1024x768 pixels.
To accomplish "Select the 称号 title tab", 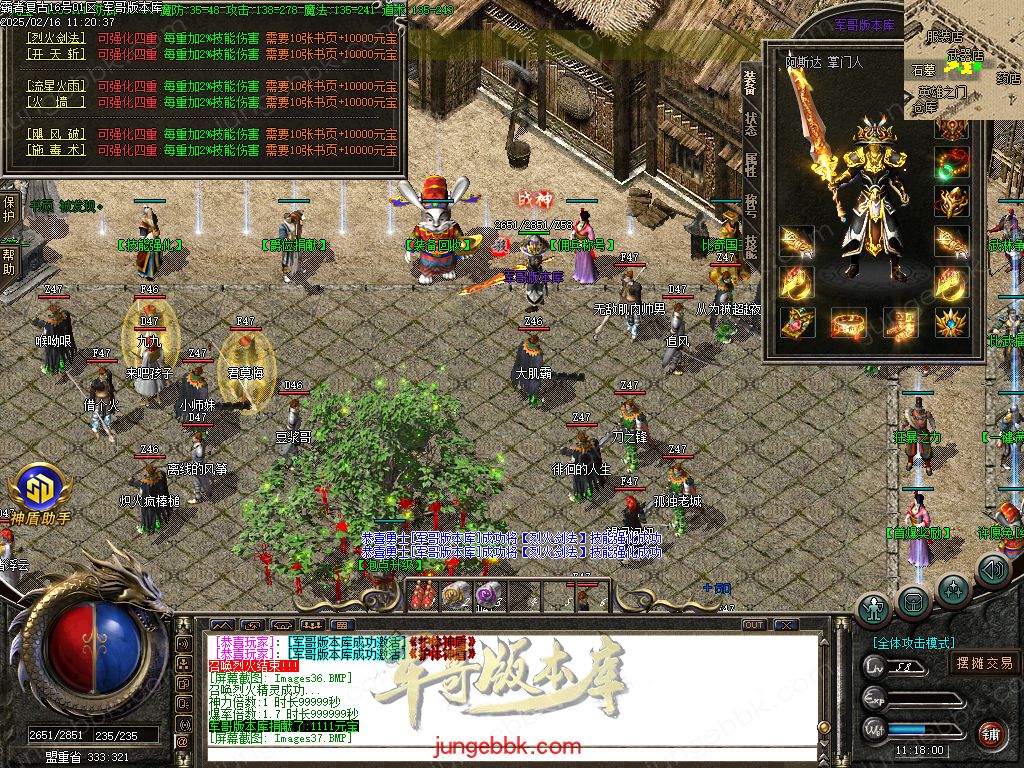I will [x=750, y=206].
